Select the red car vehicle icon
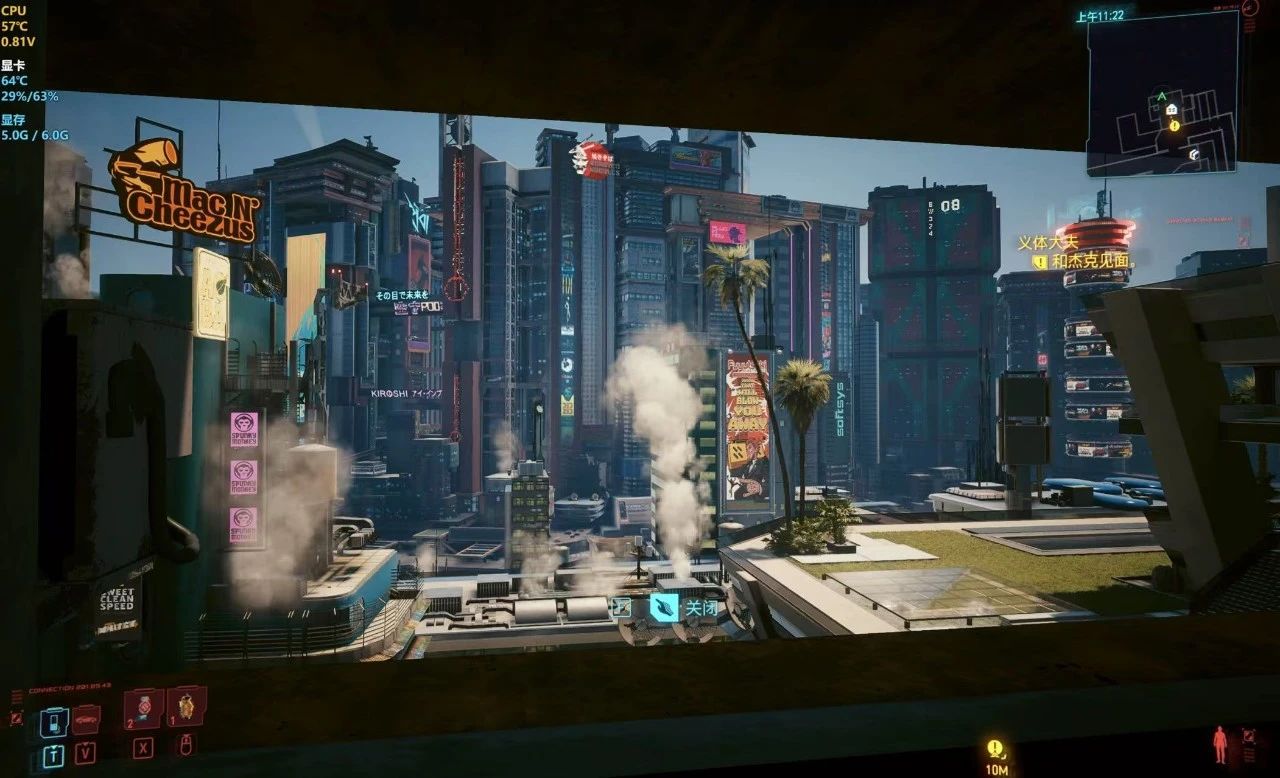The height and width of the screenshot is (778, 1280). [86, 719]
